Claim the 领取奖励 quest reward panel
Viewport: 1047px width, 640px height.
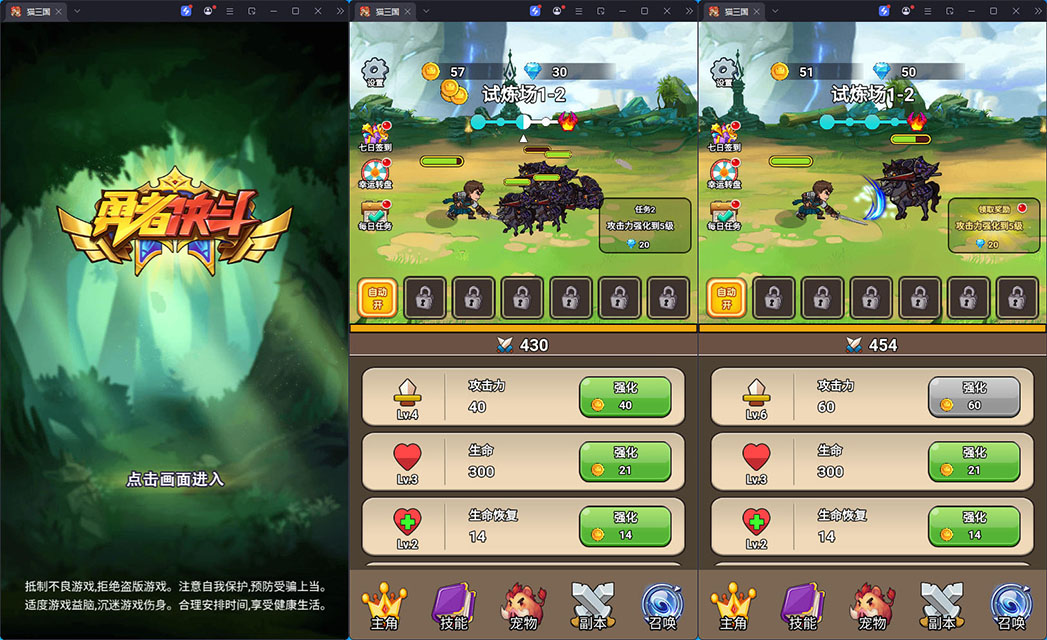point(993,226)
